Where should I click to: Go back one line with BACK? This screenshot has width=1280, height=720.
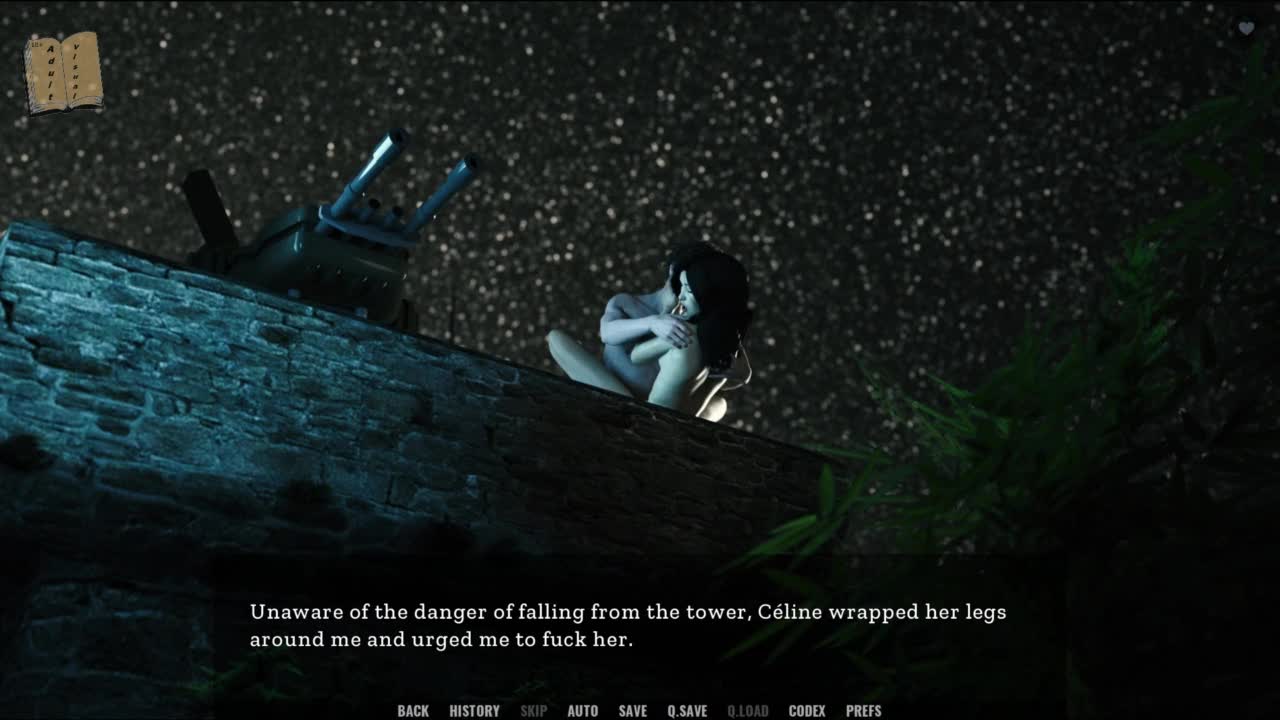(413, 711)
